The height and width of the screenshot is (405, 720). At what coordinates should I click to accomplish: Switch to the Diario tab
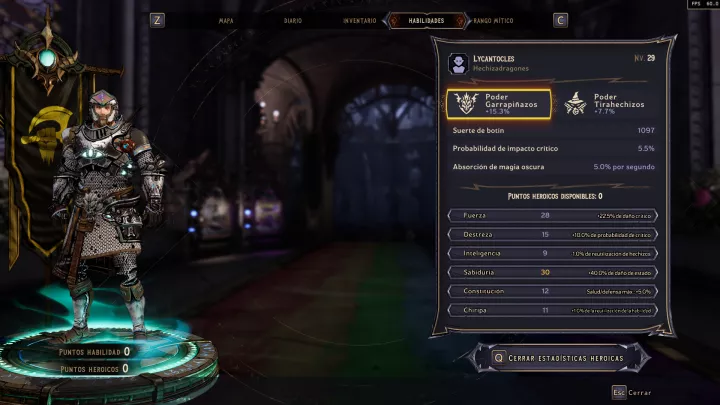293,19
